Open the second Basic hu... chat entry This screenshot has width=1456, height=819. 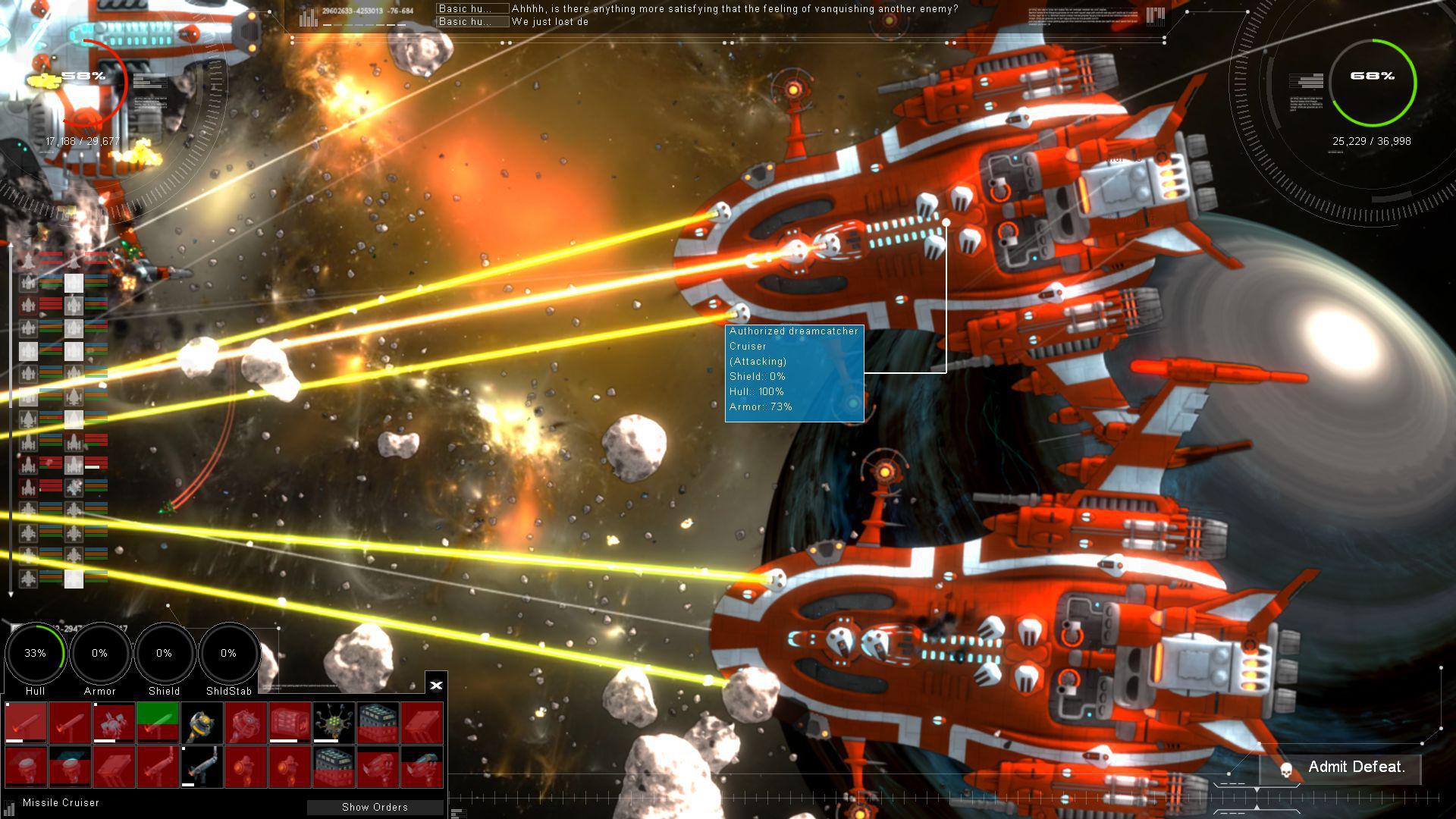470,22
